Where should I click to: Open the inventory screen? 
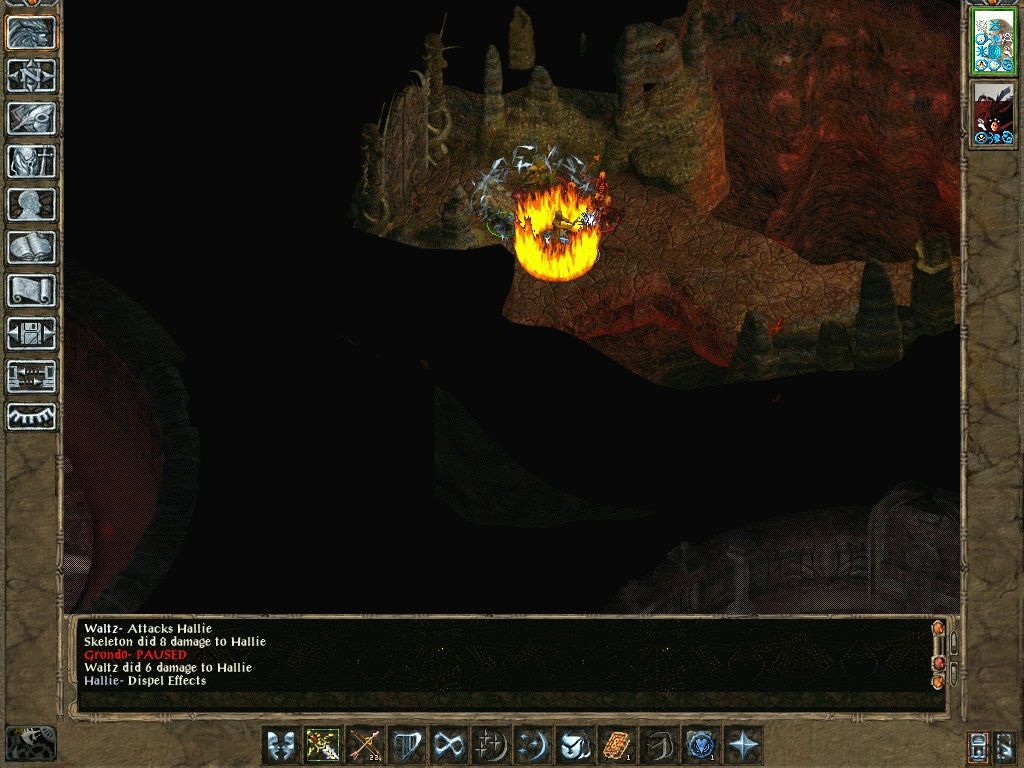(32, 161)
